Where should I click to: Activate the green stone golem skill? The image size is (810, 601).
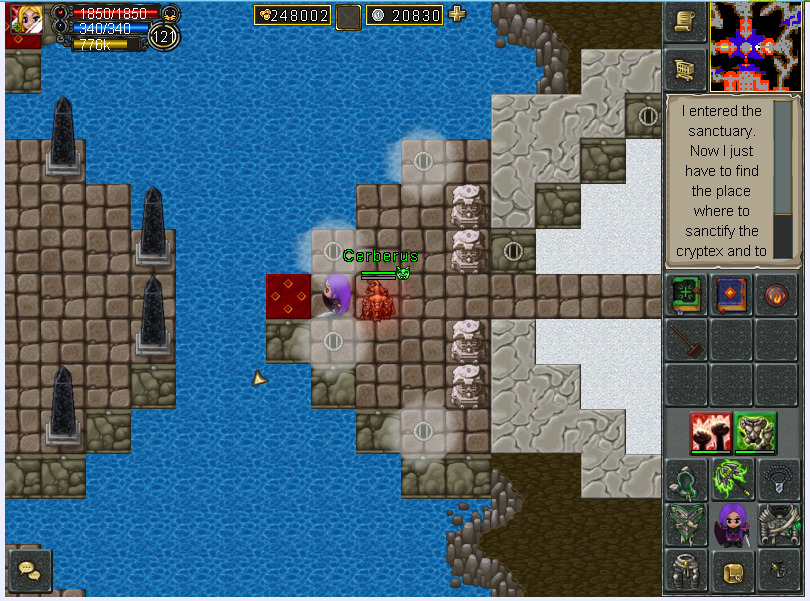point(753,432)
